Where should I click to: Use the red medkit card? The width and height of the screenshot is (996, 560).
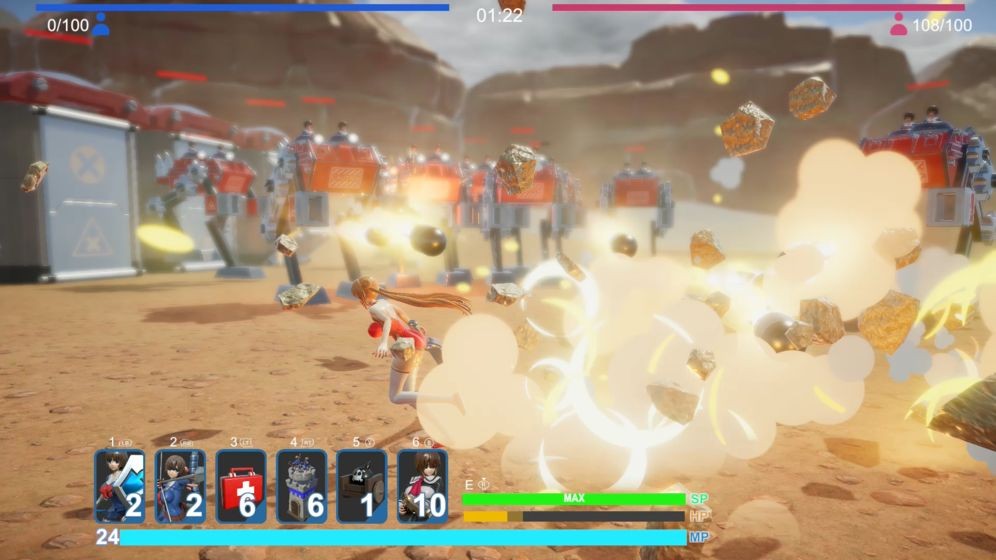(241, 486)
